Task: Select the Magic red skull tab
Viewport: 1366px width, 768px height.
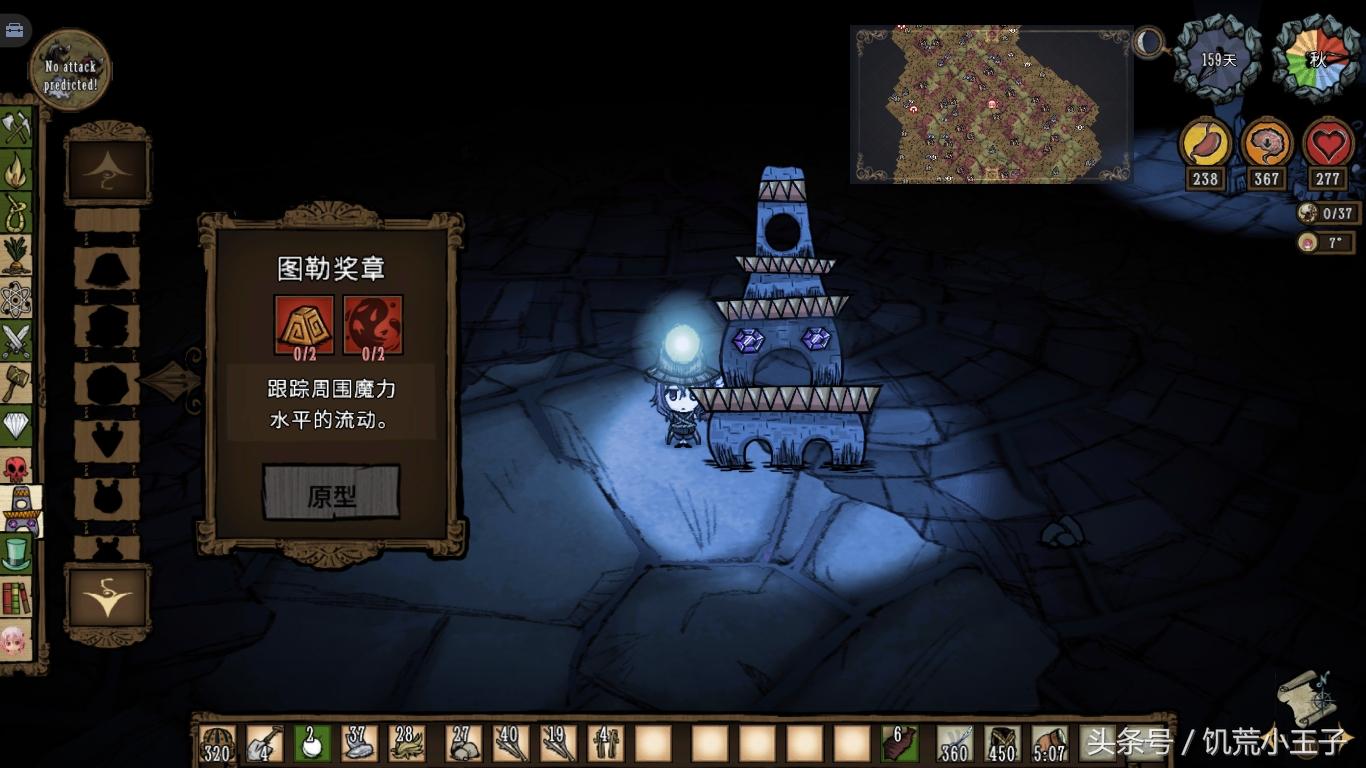Action: point(16,469)
